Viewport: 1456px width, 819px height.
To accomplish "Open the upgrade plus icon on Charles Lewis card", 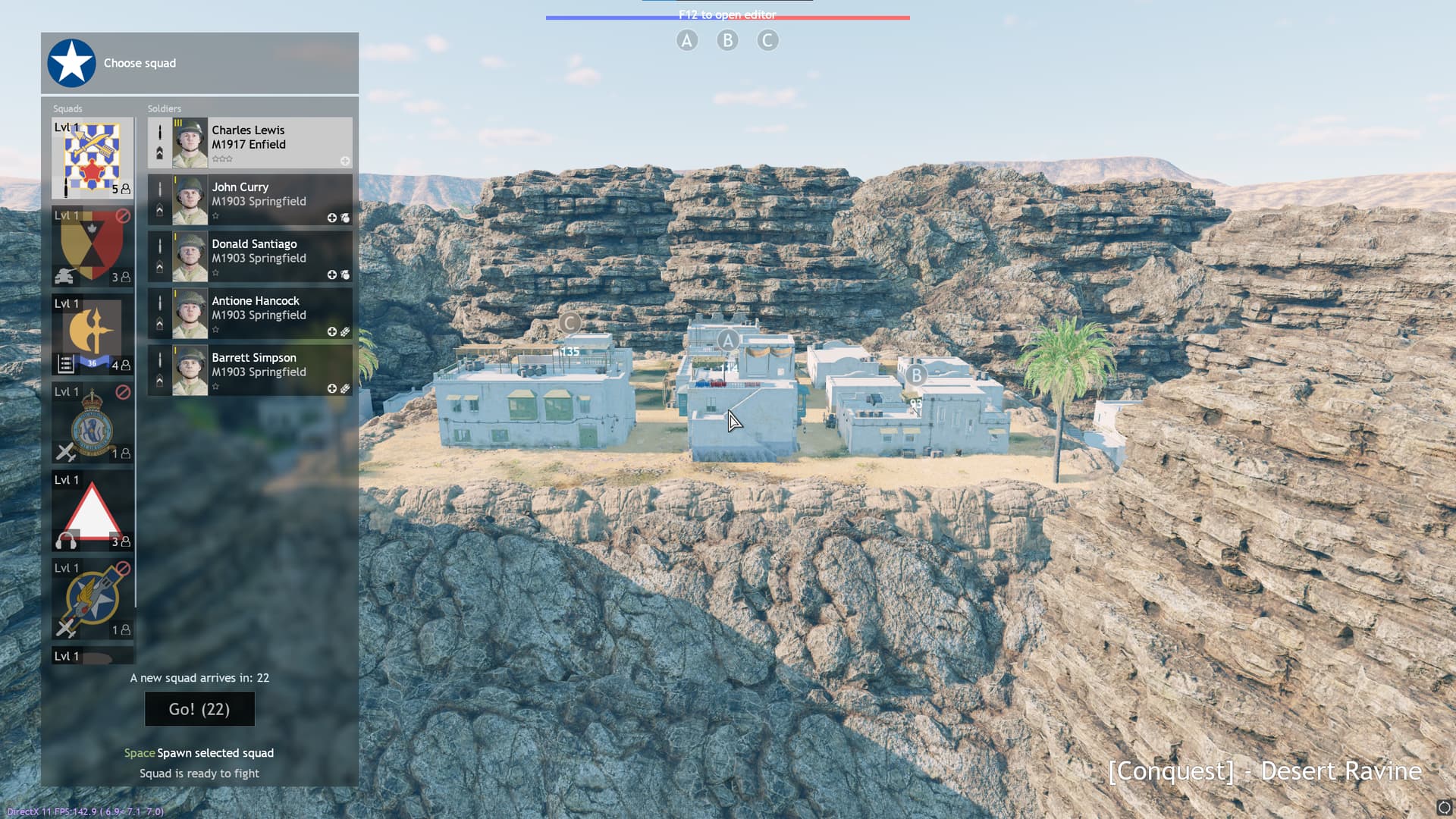I will tap(345, 160).
